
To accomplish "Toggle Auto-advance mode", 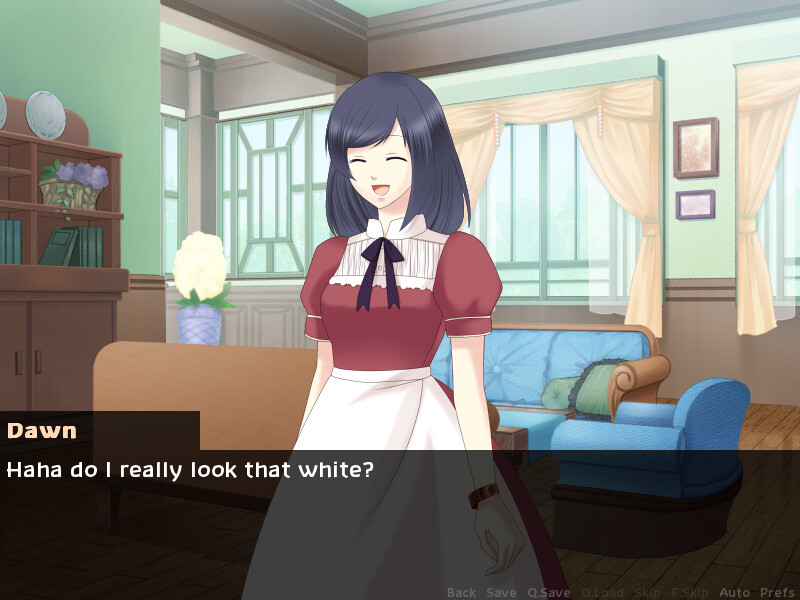I will tap(734, 592).
